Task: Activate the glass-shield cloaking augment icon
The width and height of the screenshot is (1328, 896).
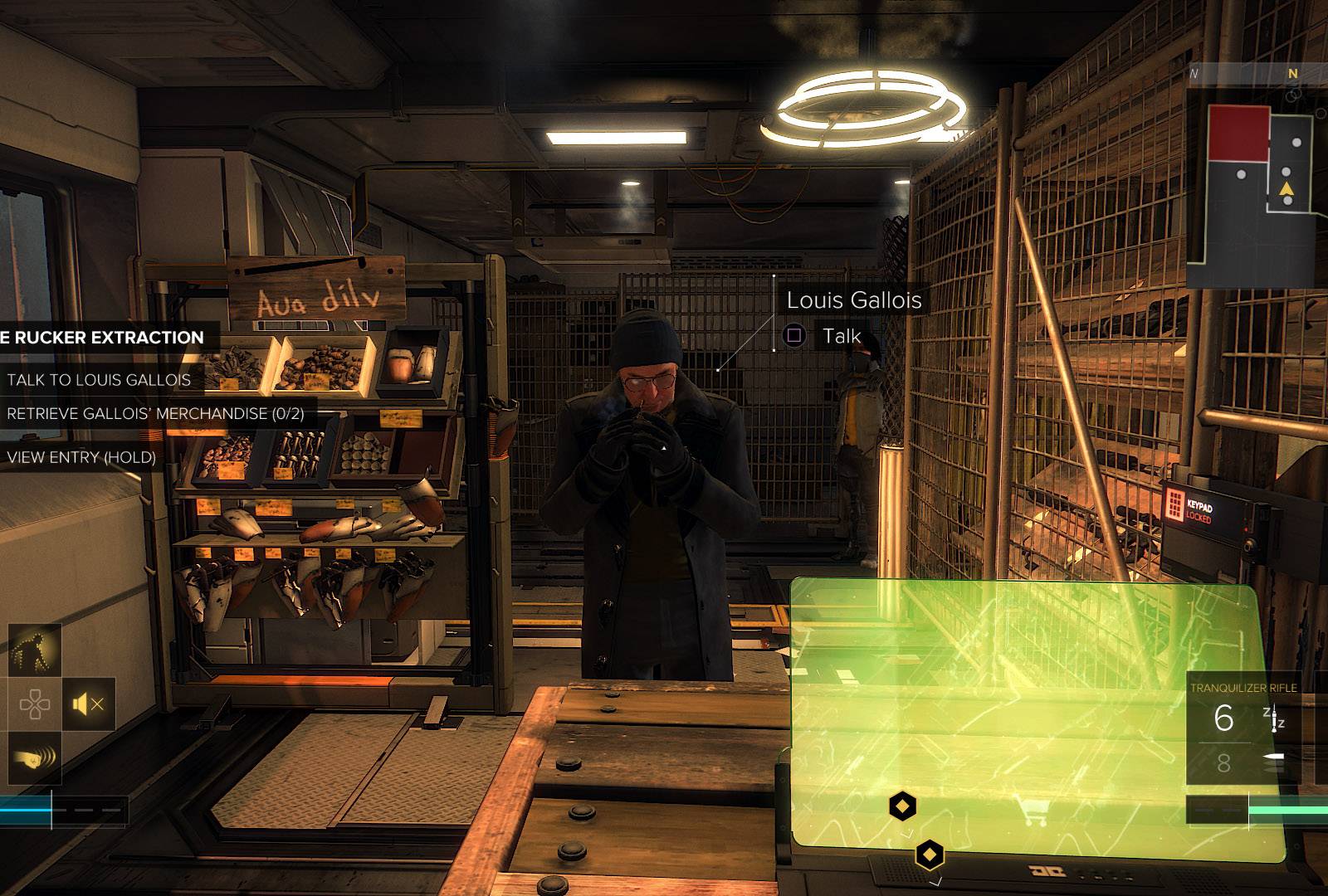Action: click(x=35, y=650)
